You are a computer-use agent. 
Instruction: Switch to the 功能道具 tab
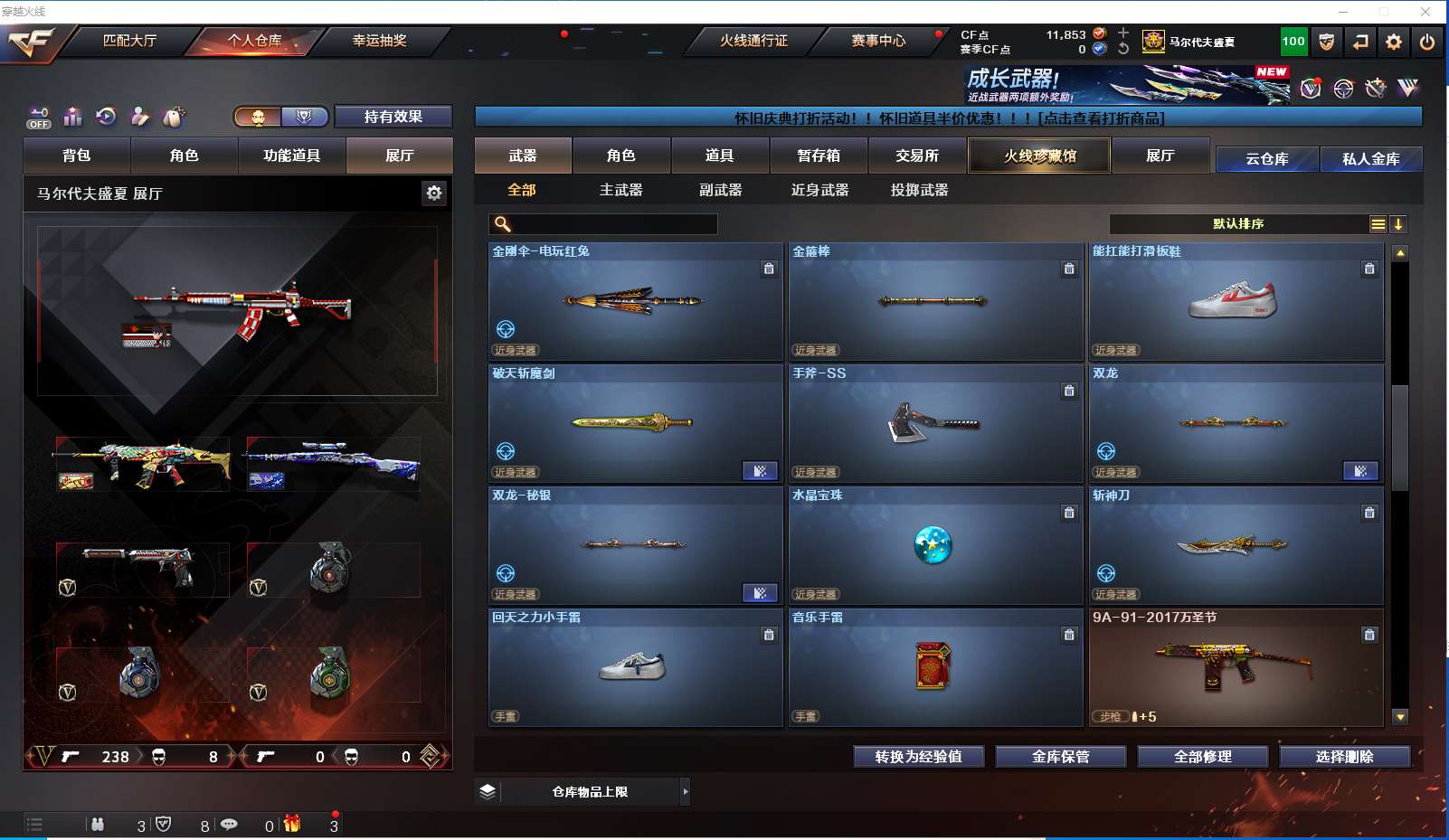point(291,156)
